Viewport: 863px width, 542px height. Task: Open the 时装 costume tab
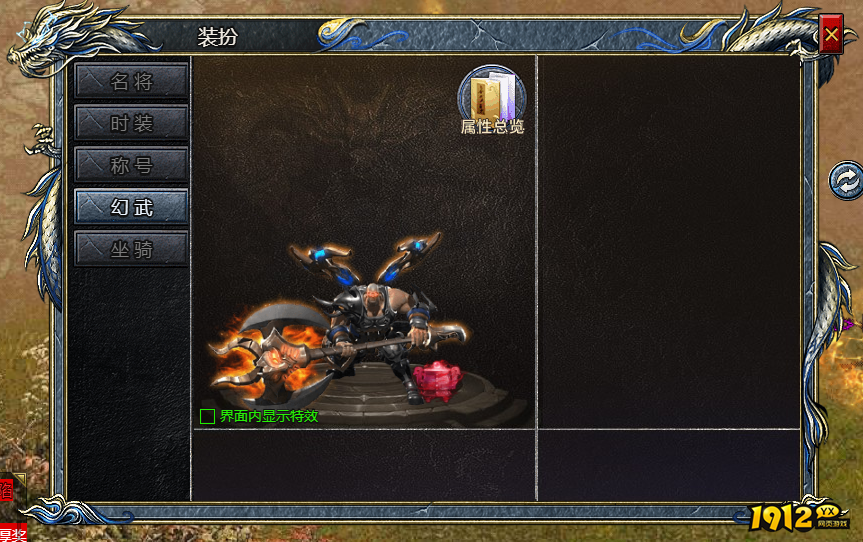tap(131, 123)
